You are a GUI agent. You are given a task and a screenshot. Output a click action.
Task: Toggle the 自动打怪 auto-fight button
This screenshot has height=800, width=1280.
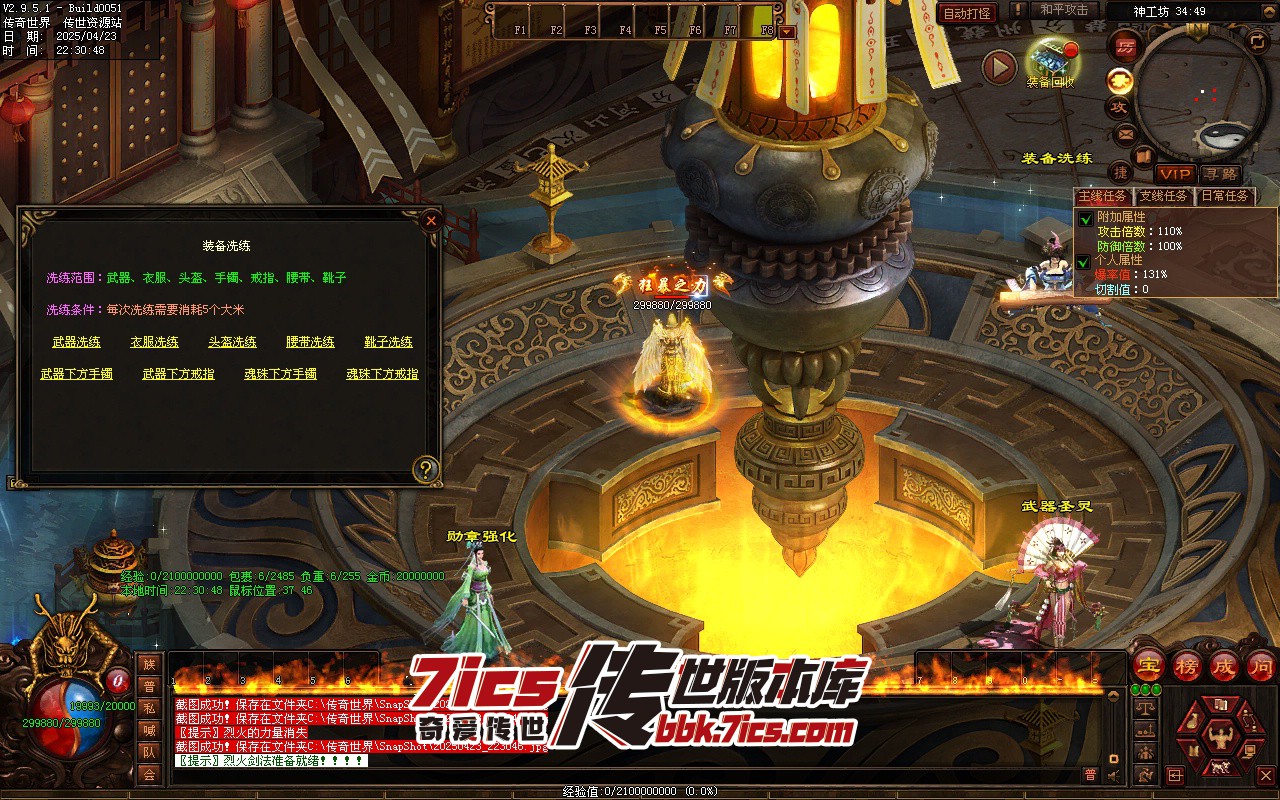point(968,13)
